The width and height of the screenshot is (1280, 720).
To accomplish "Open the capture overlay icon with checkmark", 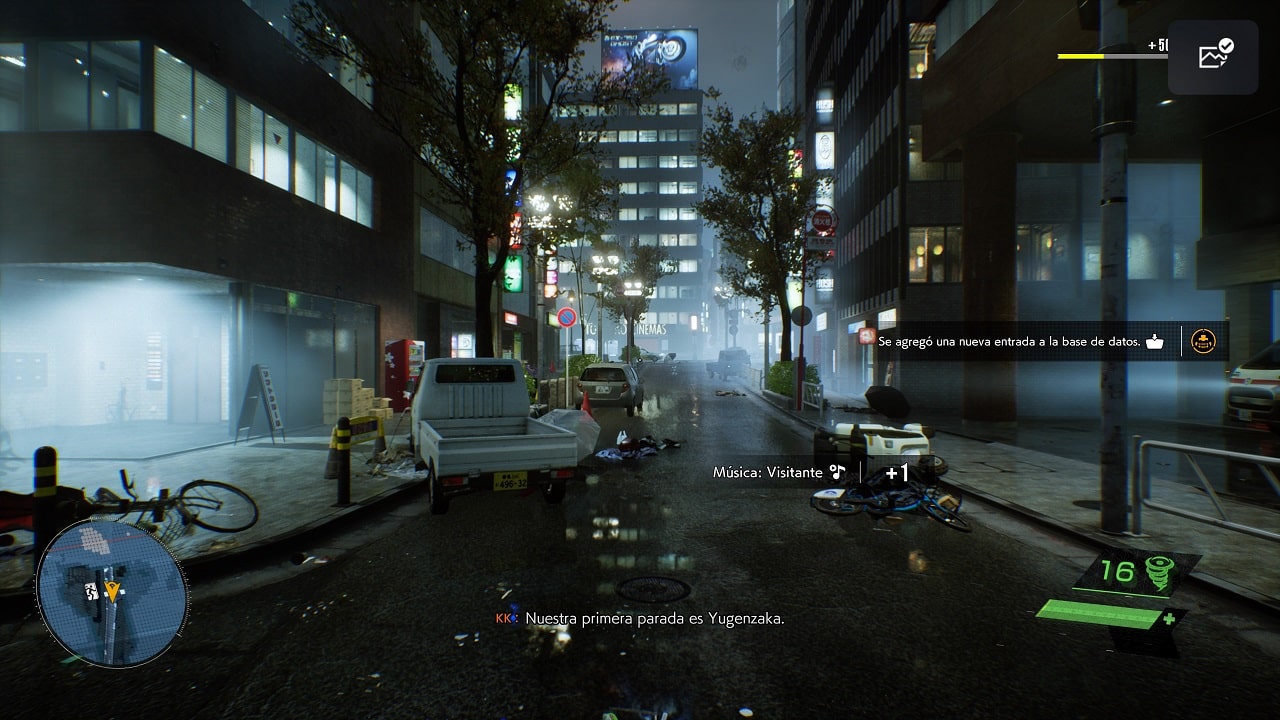I will (x=1214, y=56).
